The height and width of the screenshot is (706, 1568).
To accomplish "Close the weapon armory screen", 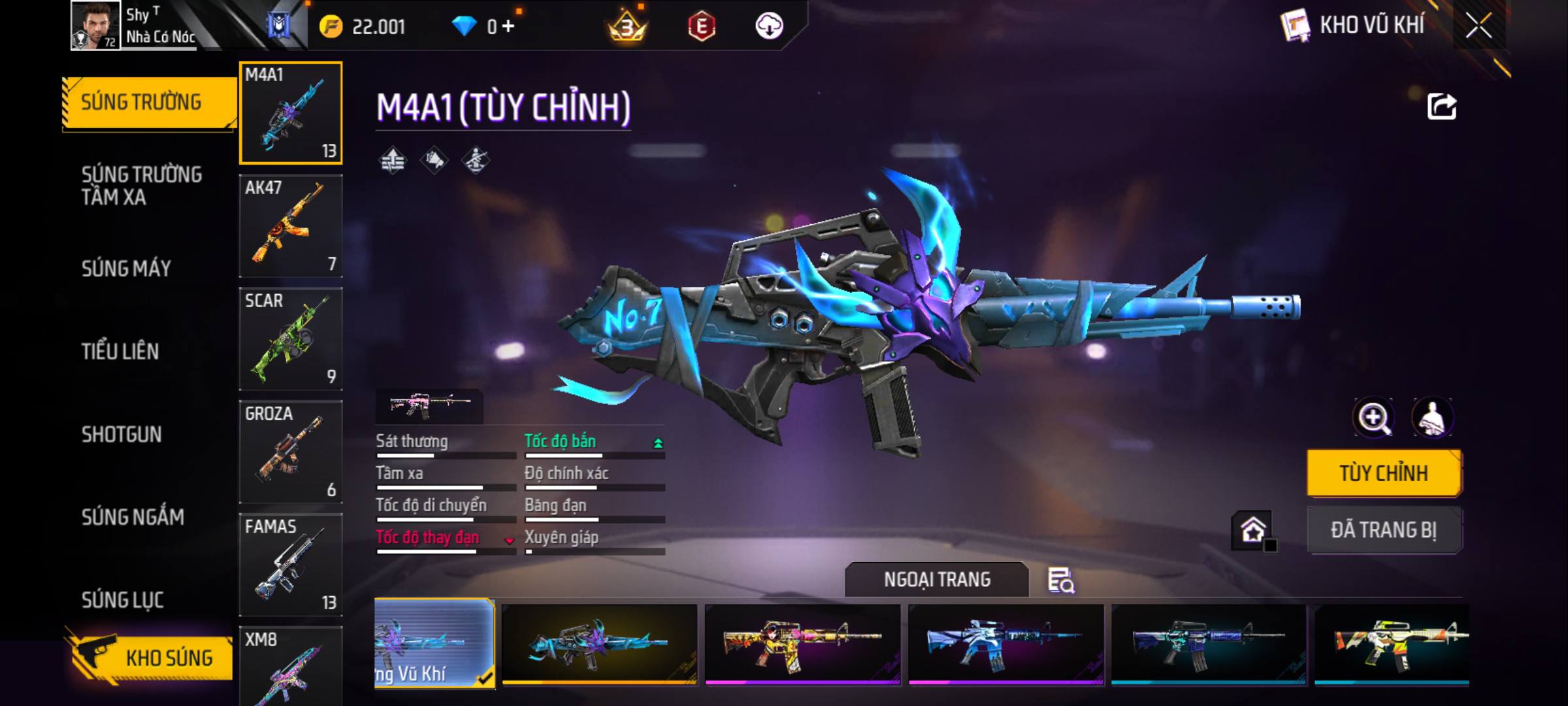I will 1478,26.
